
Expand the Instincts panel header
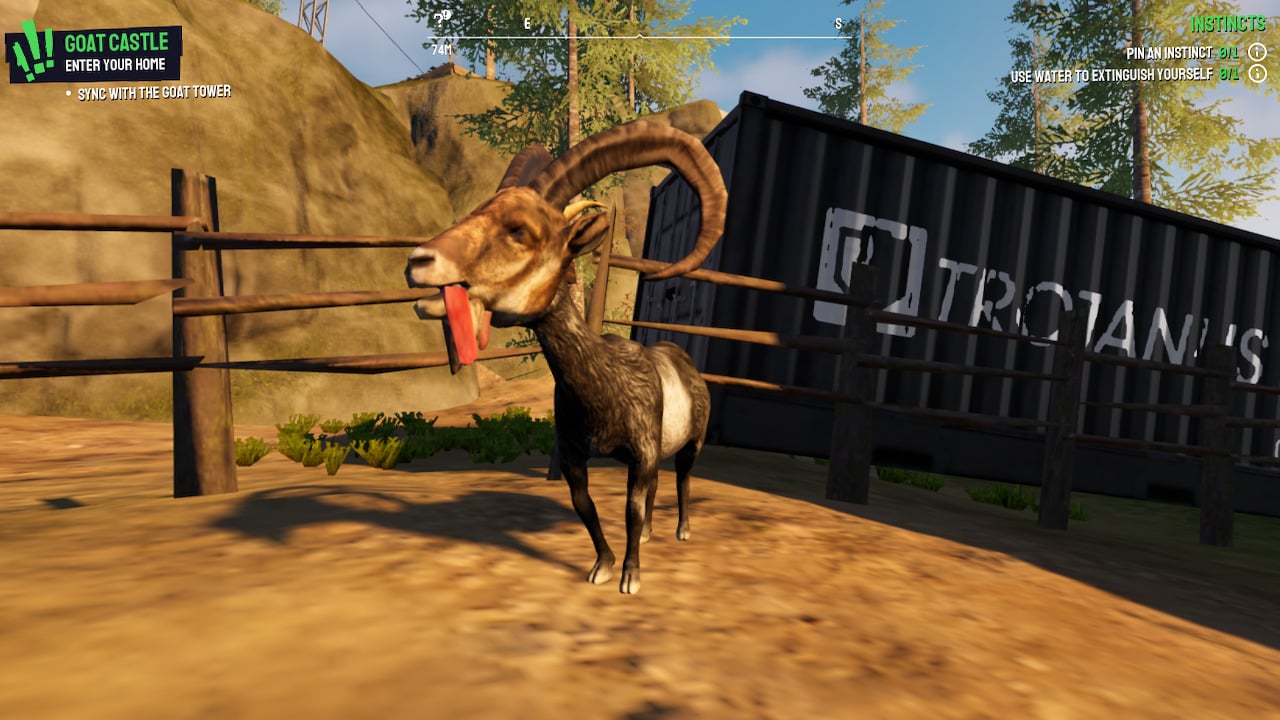[1228, 21]
